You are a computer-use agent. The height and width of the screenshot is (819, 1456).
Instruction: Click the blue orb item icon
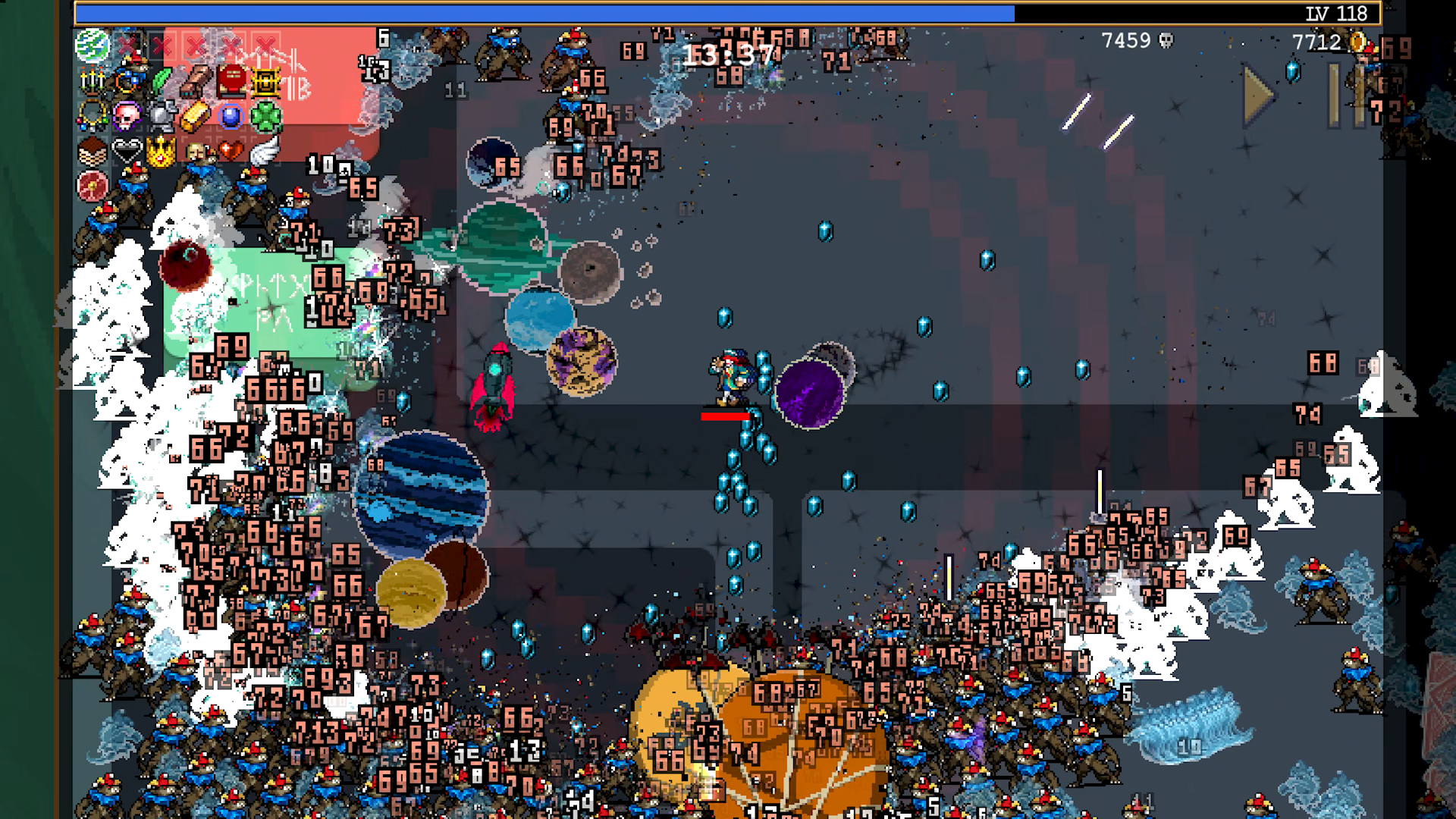231,117
